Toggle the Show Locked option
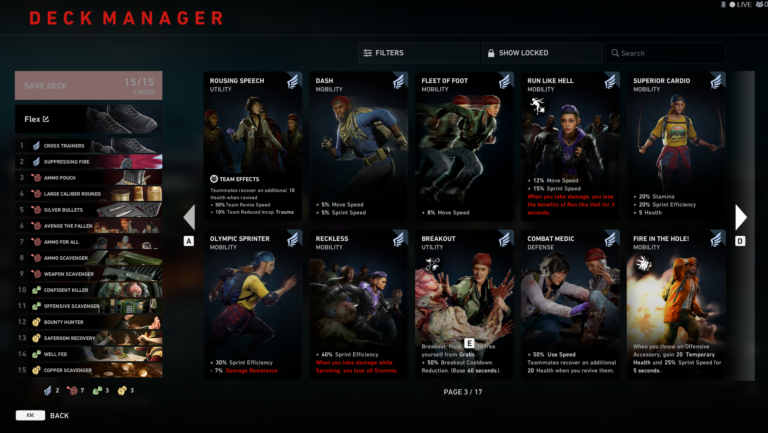 click(x=541, y=53)
